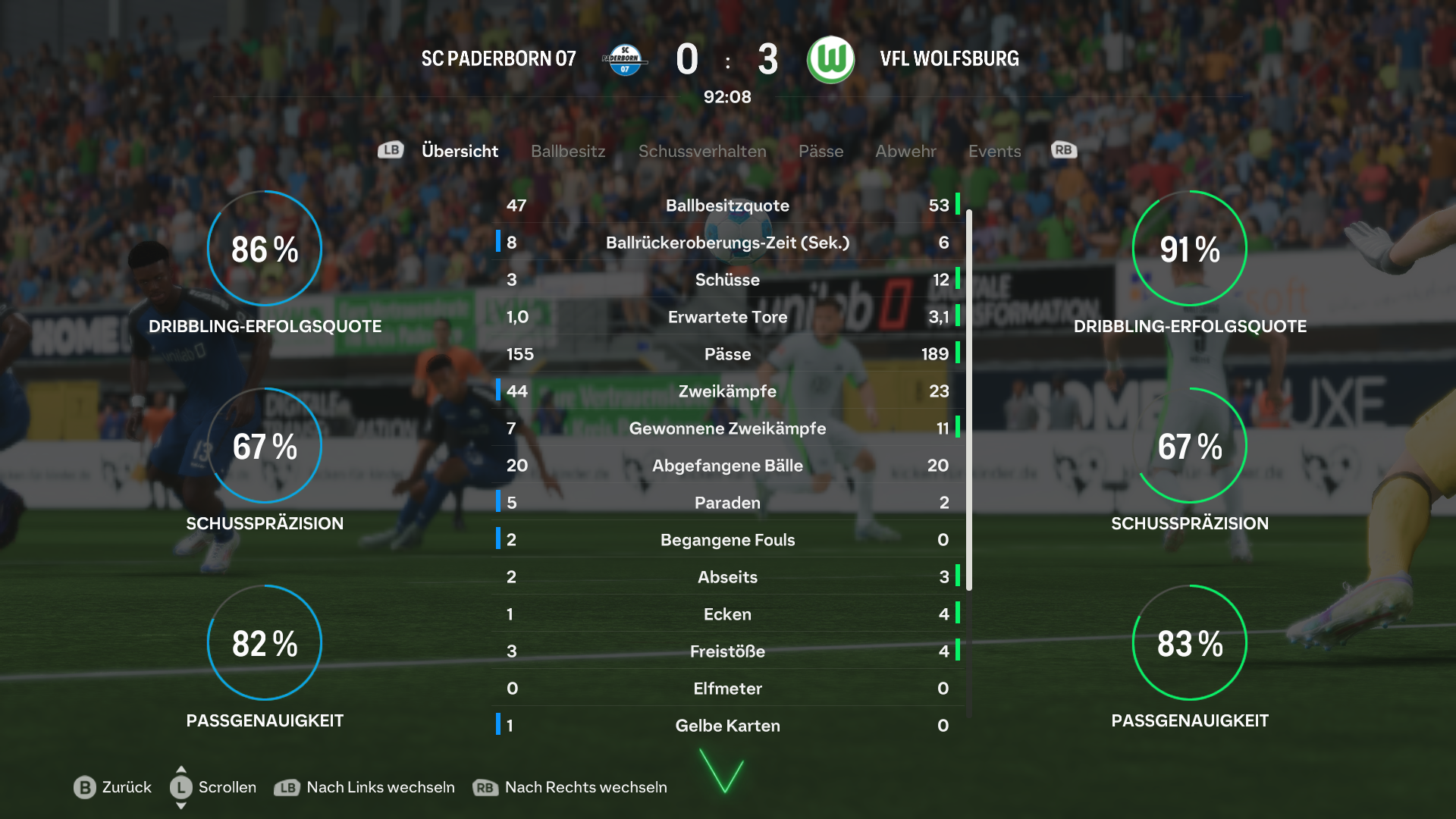Select the Übersicht tab
1456x819 pixels.
[460, 151]
